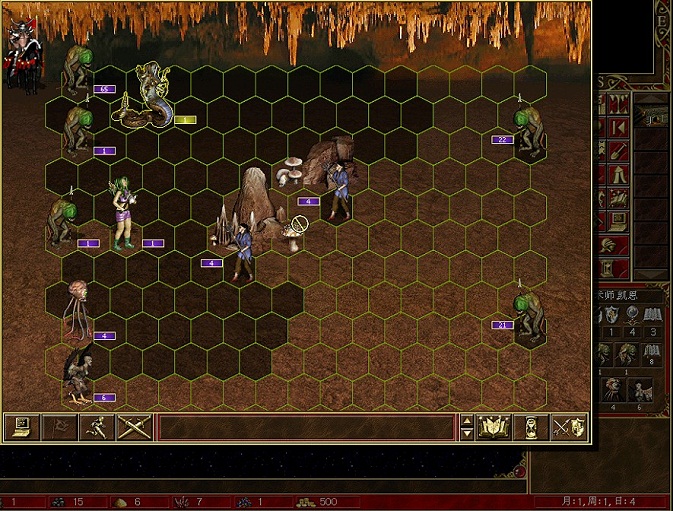
Task: Click the surrender flag button
Action: coord(58,427)
